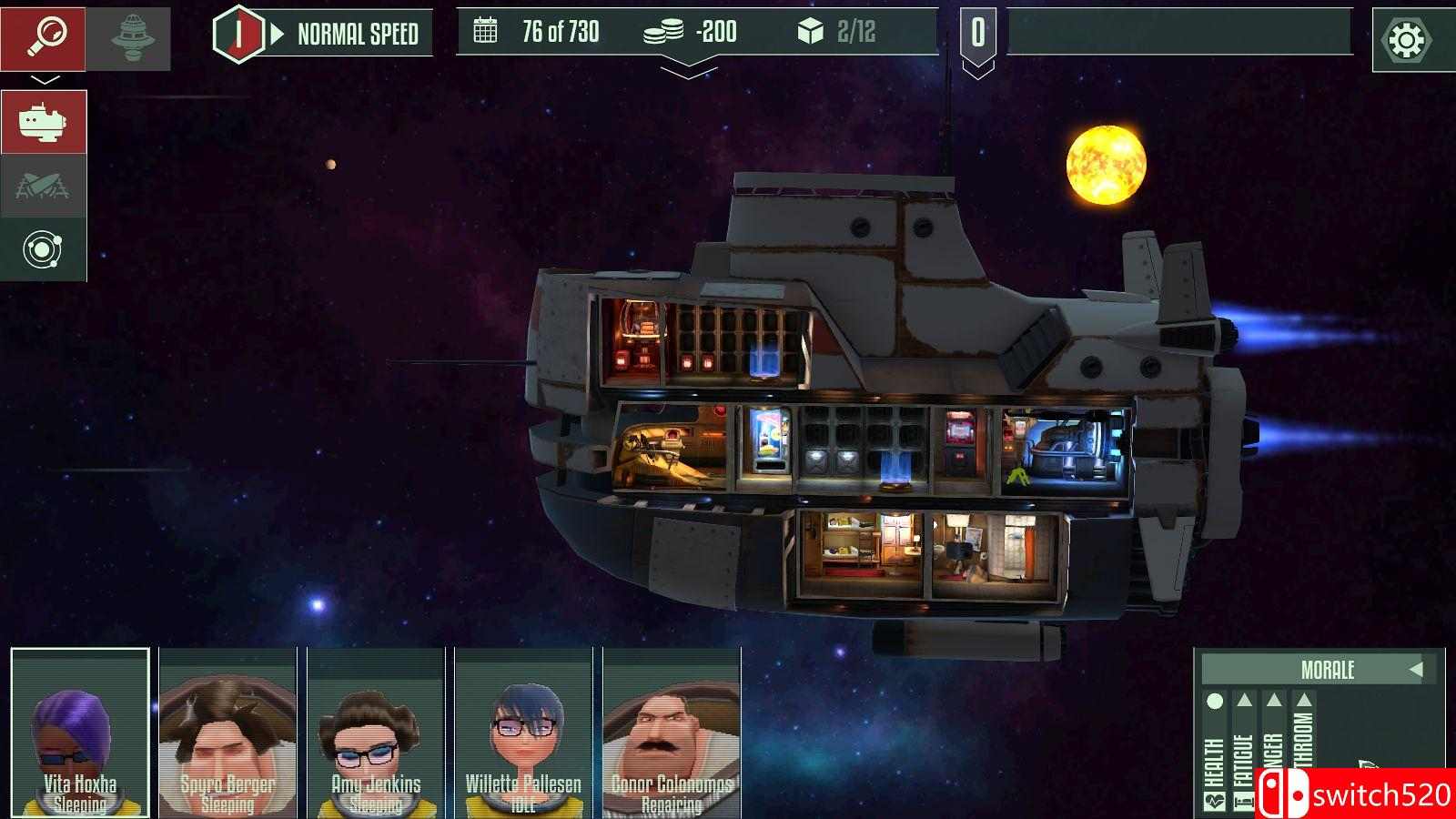
Task: Click the play arrow for normal speed
Action: tap(278, 35)
